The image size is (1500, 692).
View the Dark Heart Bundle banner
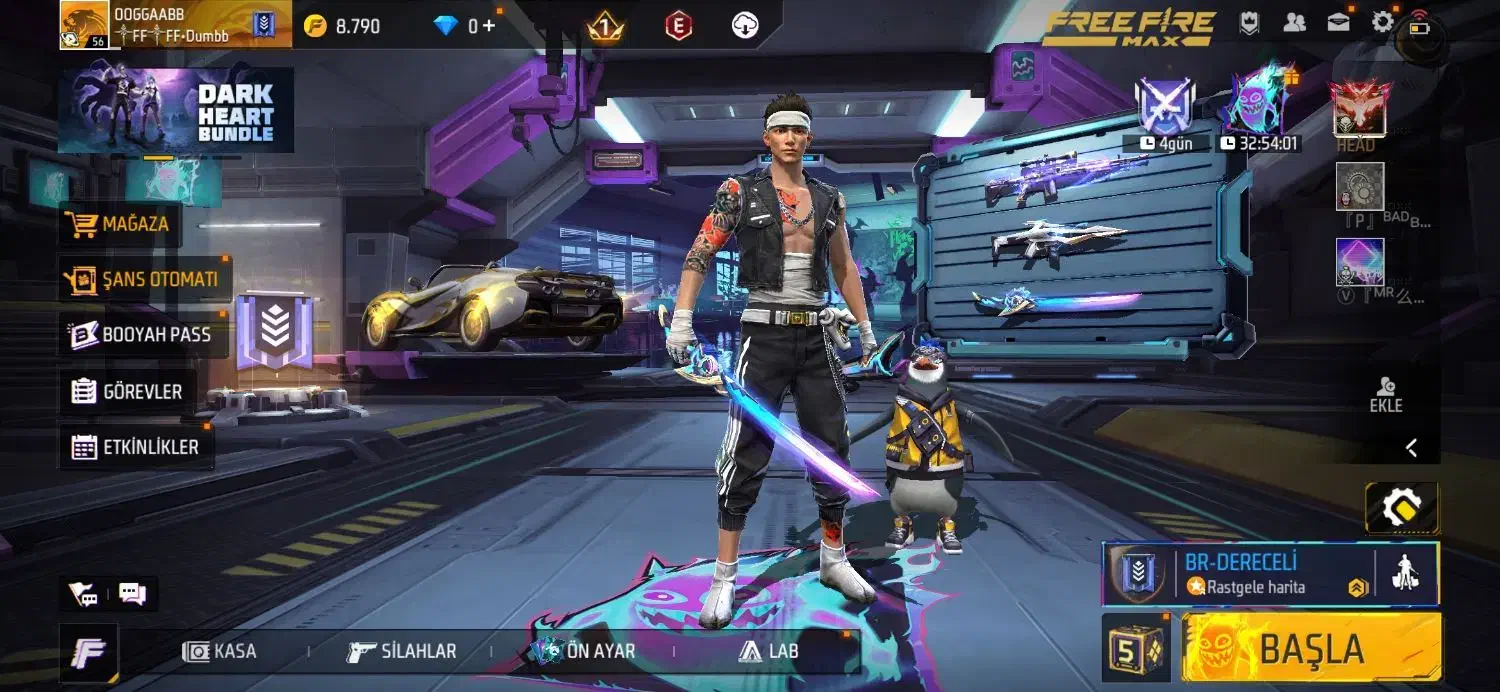click(176, 110)
